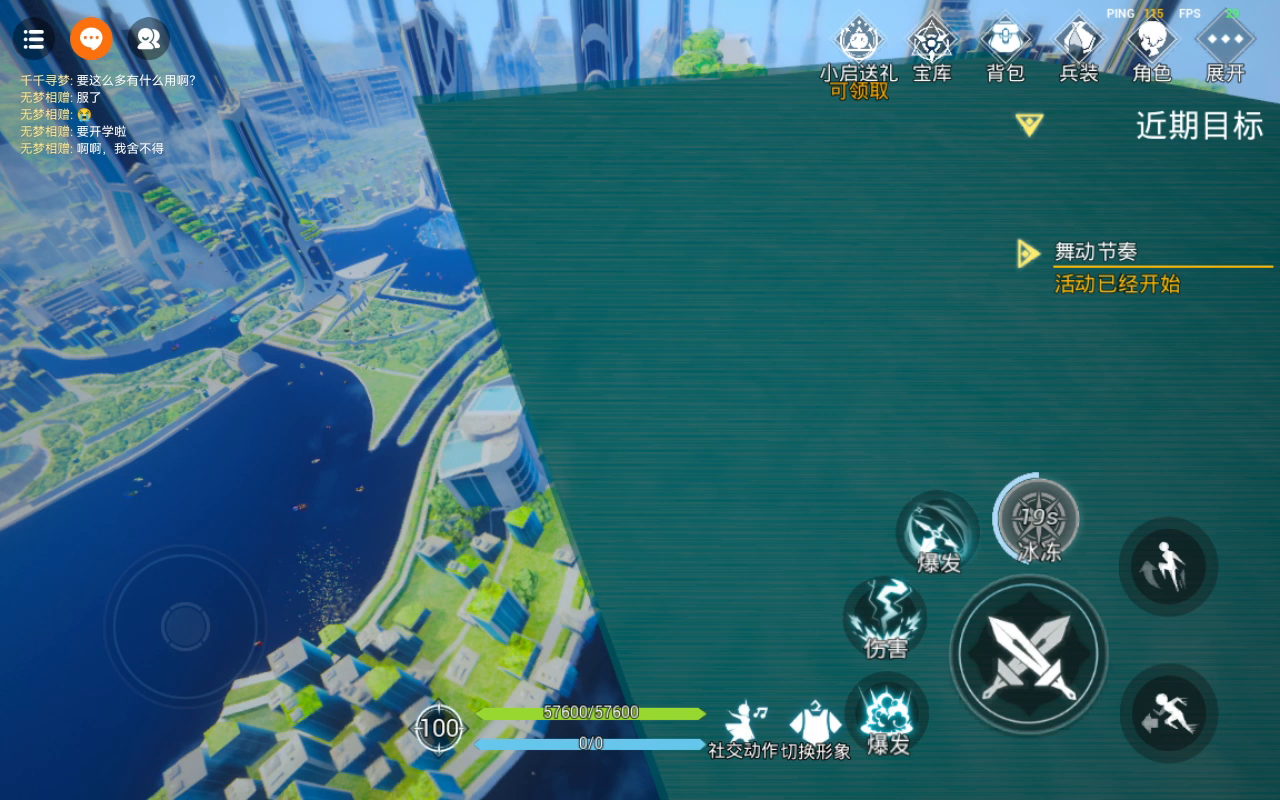
Task: Activate the 冰冻 freeze skill
Action: (x=1039, y=520)
